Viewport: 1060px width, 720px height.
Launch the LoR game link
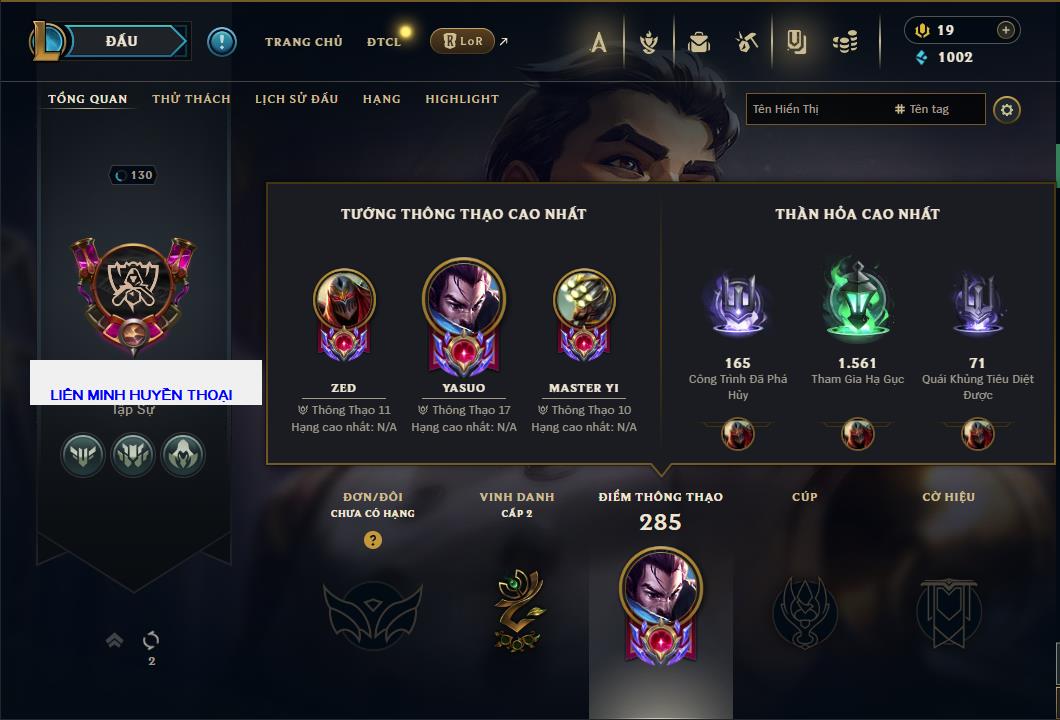[463, 41]
